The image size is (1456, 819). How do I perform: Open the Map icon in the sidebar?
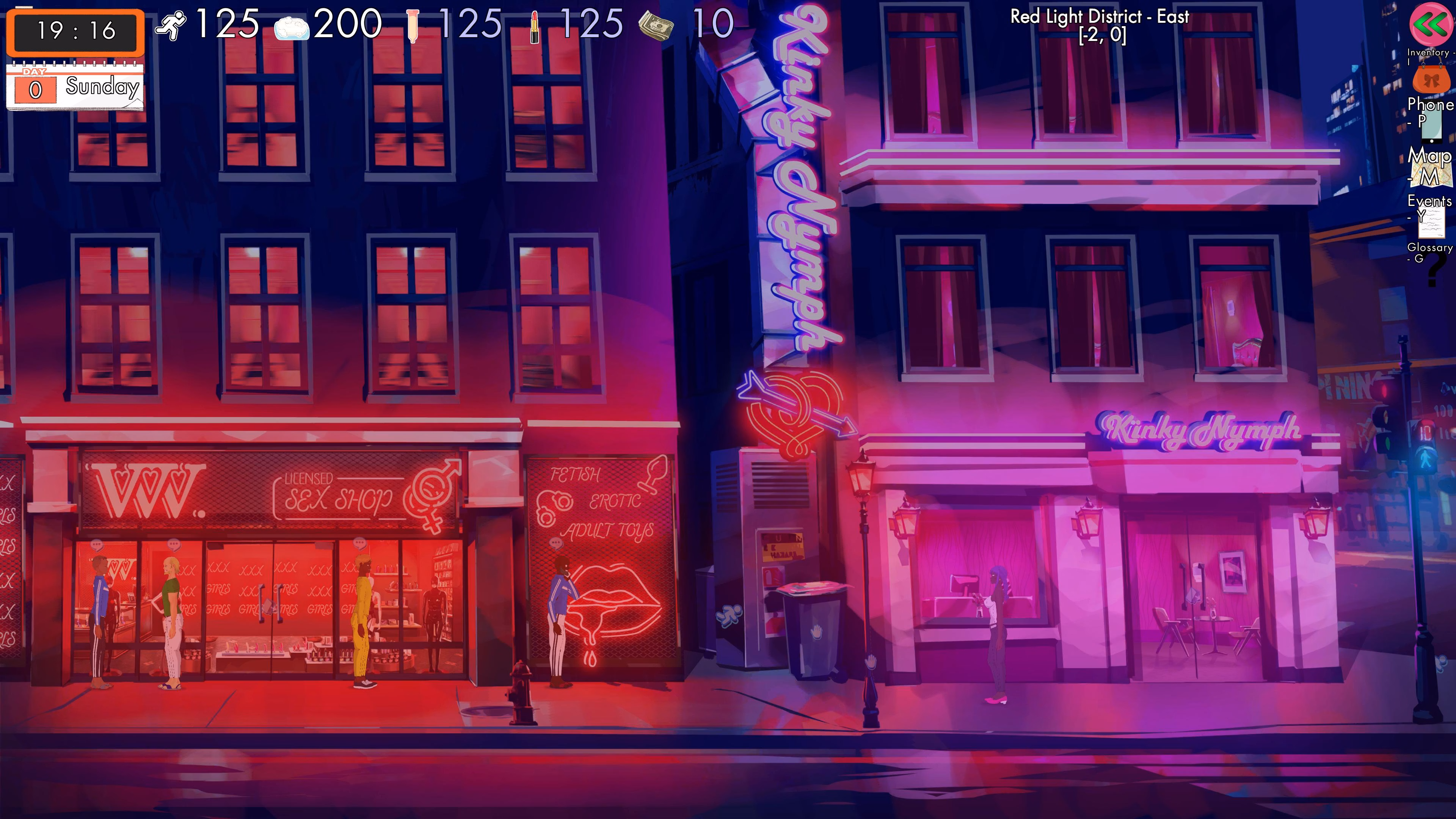pos(1432,172)
